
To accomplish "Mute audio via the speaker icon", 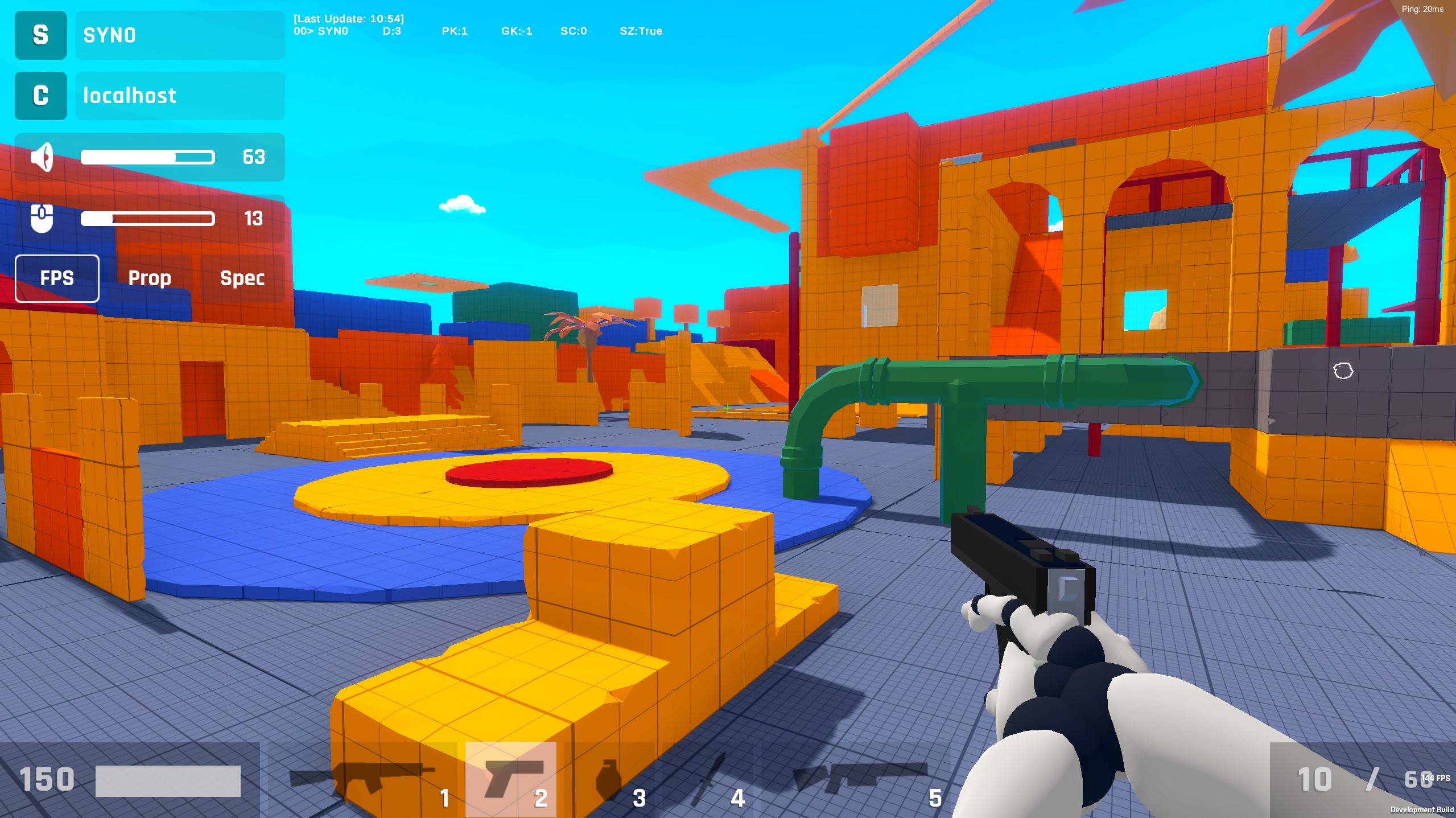I will coord(42,157).
